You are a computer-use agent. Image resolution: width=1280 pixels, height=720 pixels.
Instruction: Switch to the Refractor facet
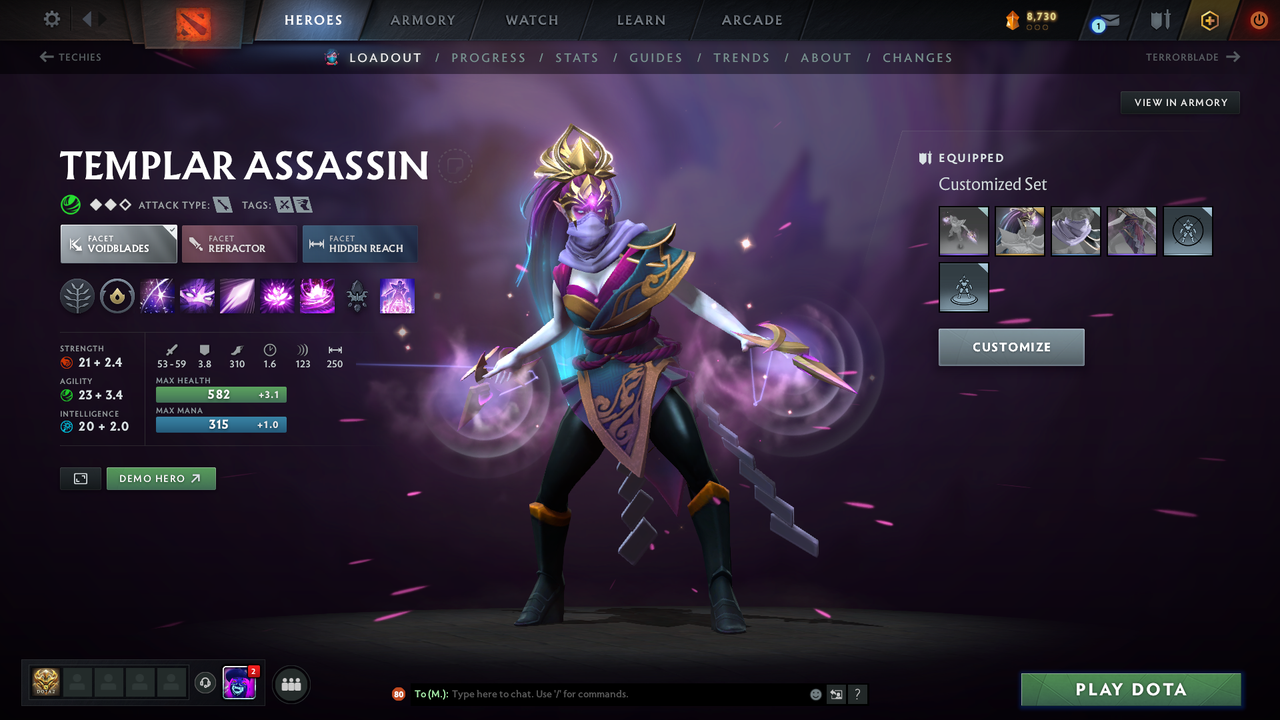tap(239, 243)
